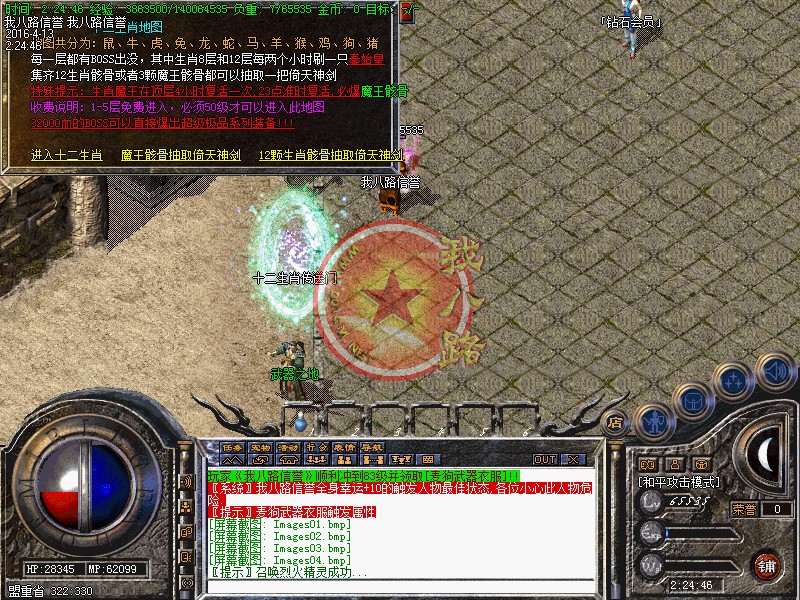Open the 任务 quest tab
Image resolution: width=800 pixels, height=600 pixels.
point(232,447)
